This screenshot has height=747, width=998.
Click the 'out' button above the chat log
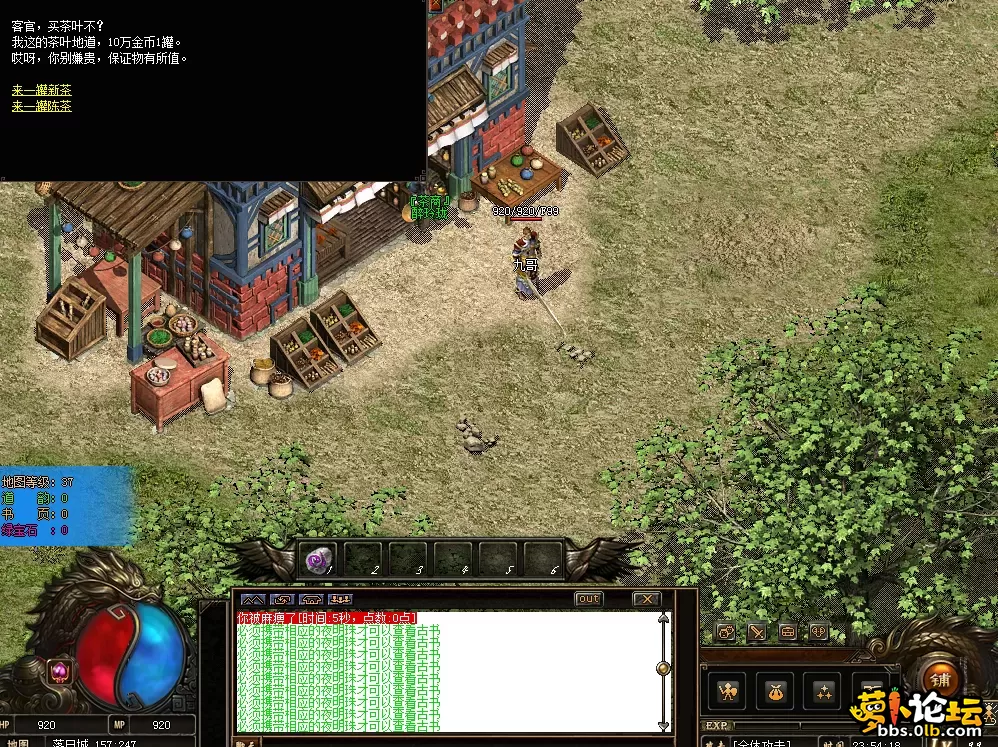[x=589, y=599]
